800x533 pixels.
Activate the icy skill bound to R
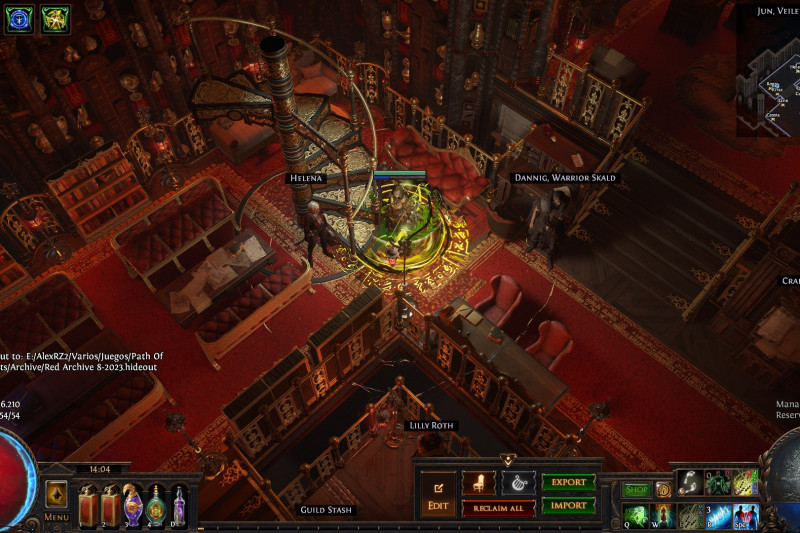click(718, 516)
